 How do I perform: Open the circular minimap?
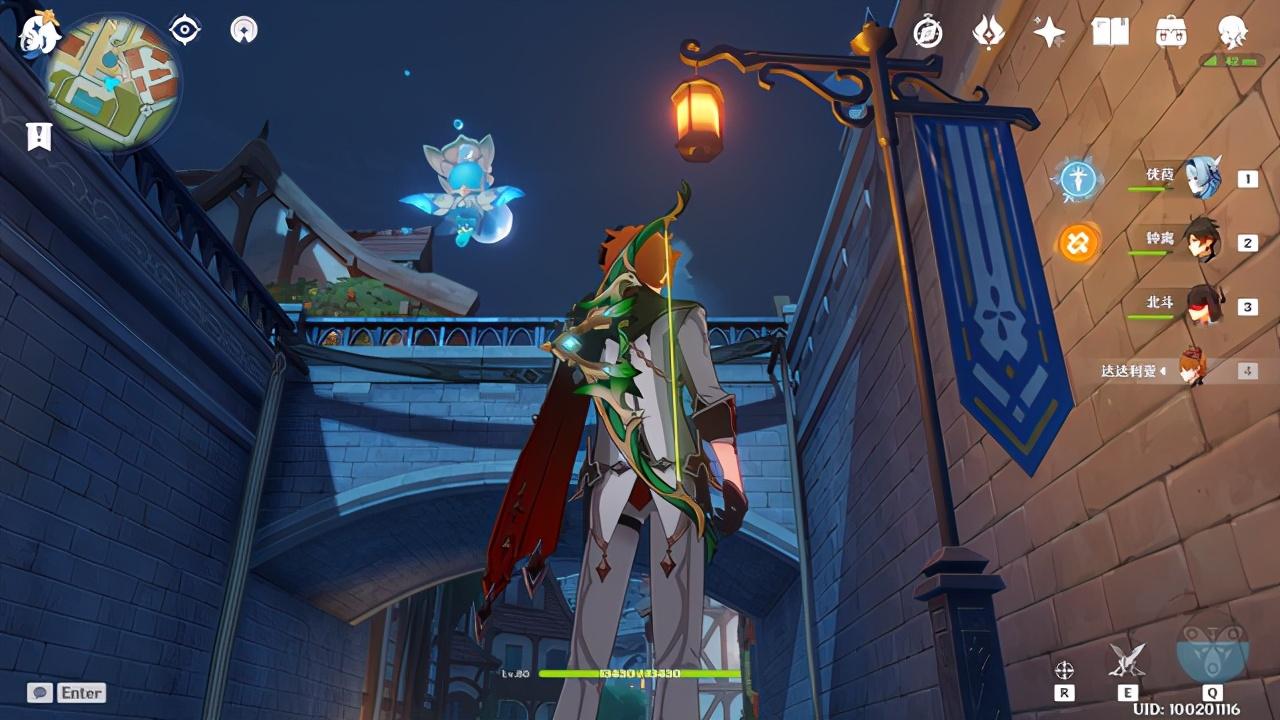tap(113, 80)
